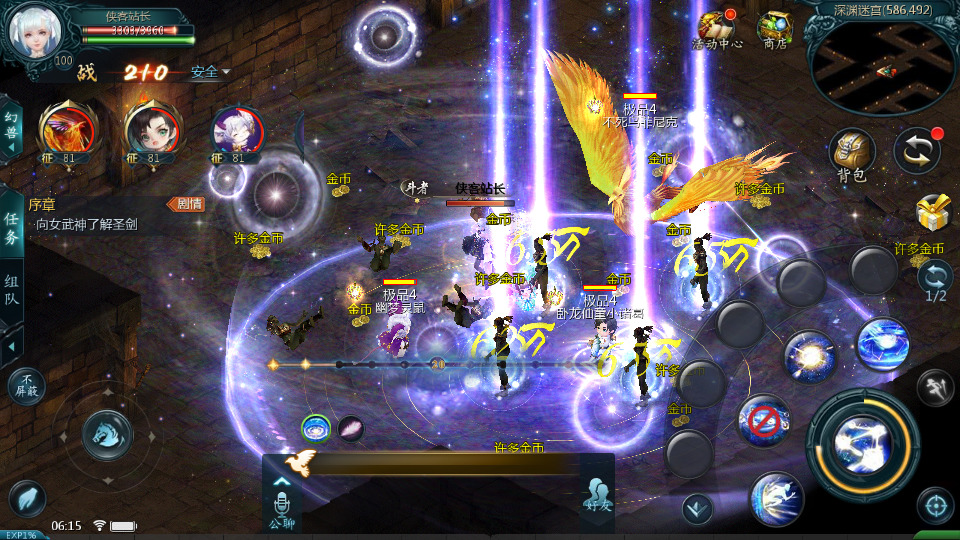This screenshot has width=960, height=540.
Task: Use the main lightning attack skill
Action: [x=862, y=438]
